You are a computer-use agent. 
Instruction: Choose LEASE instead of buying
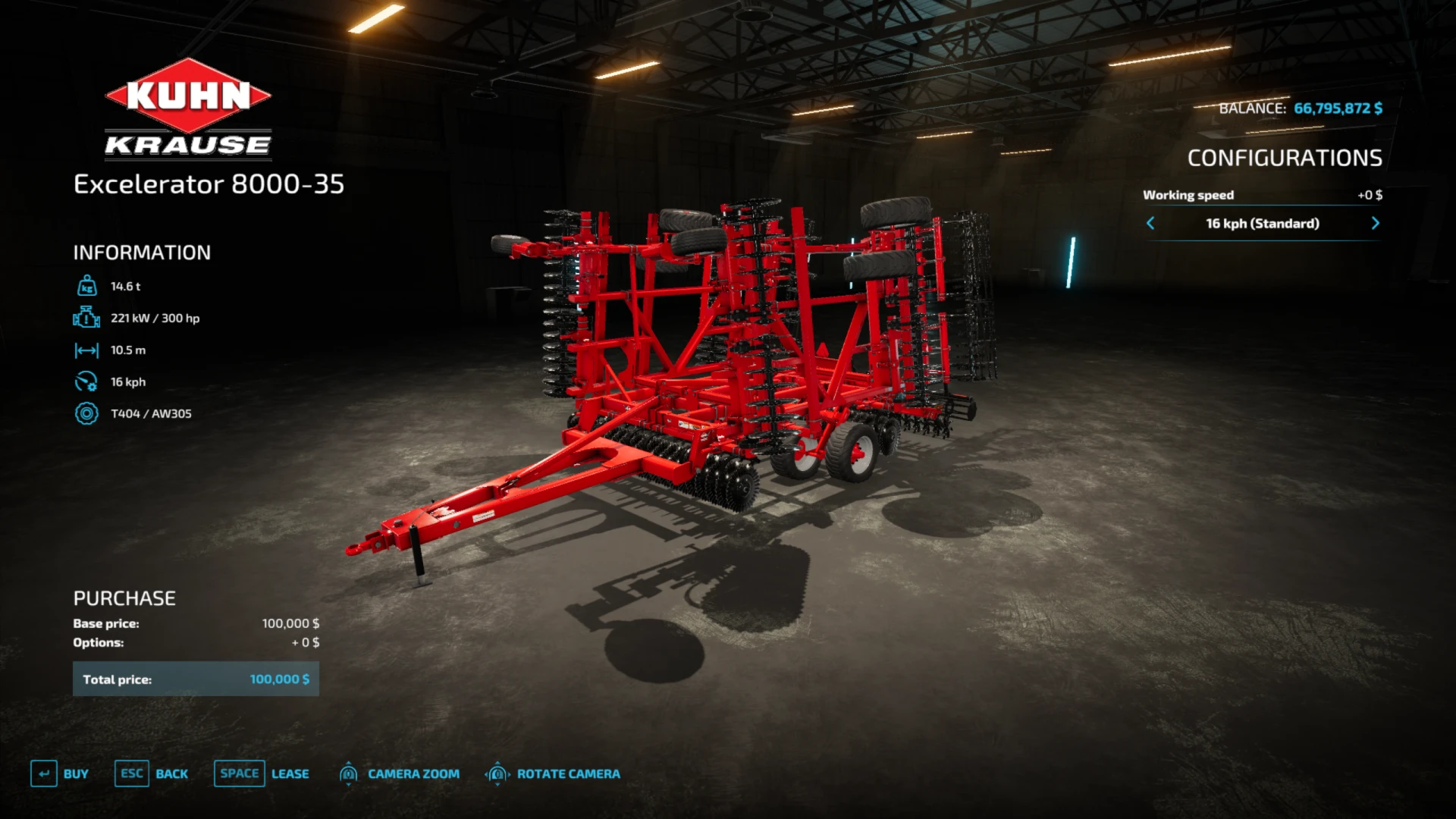click(290, 773)
